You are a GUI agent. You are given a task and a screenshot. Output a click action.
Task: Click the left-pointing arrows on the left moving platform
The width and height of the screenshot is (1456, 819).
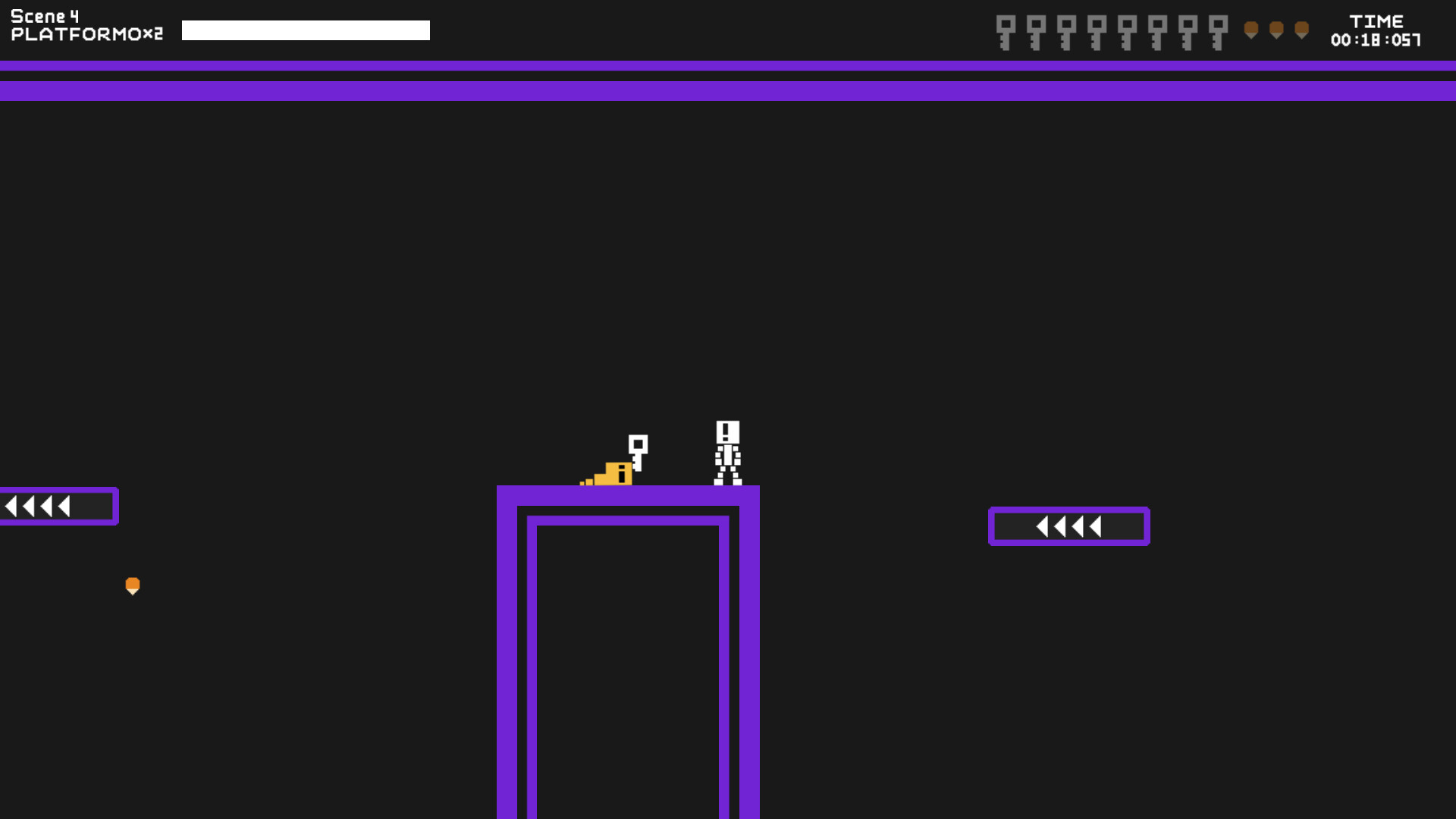pos(36,505)
